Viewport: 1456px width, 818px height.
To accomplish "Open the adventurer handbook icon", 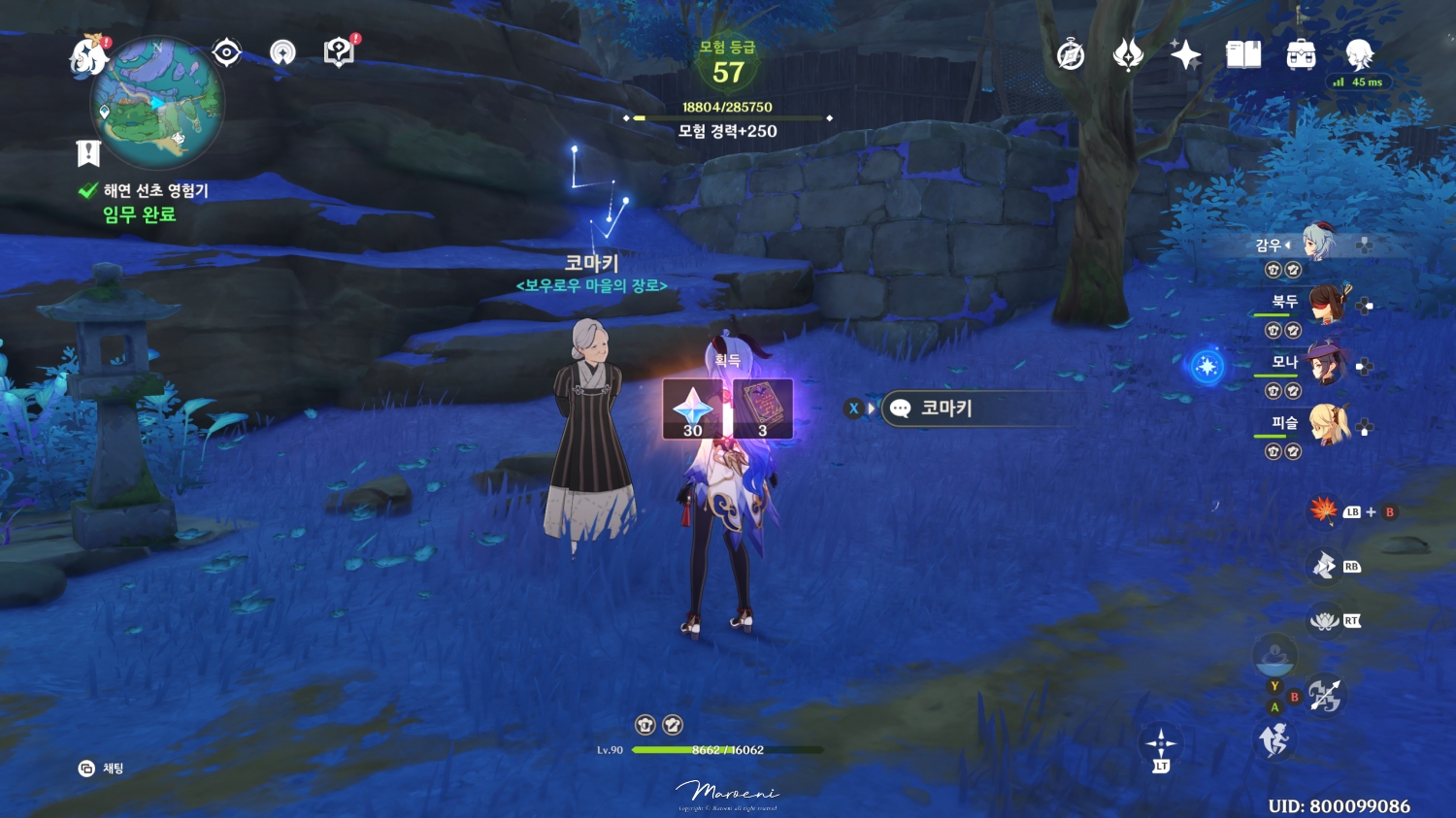I will coord(1243,55).
